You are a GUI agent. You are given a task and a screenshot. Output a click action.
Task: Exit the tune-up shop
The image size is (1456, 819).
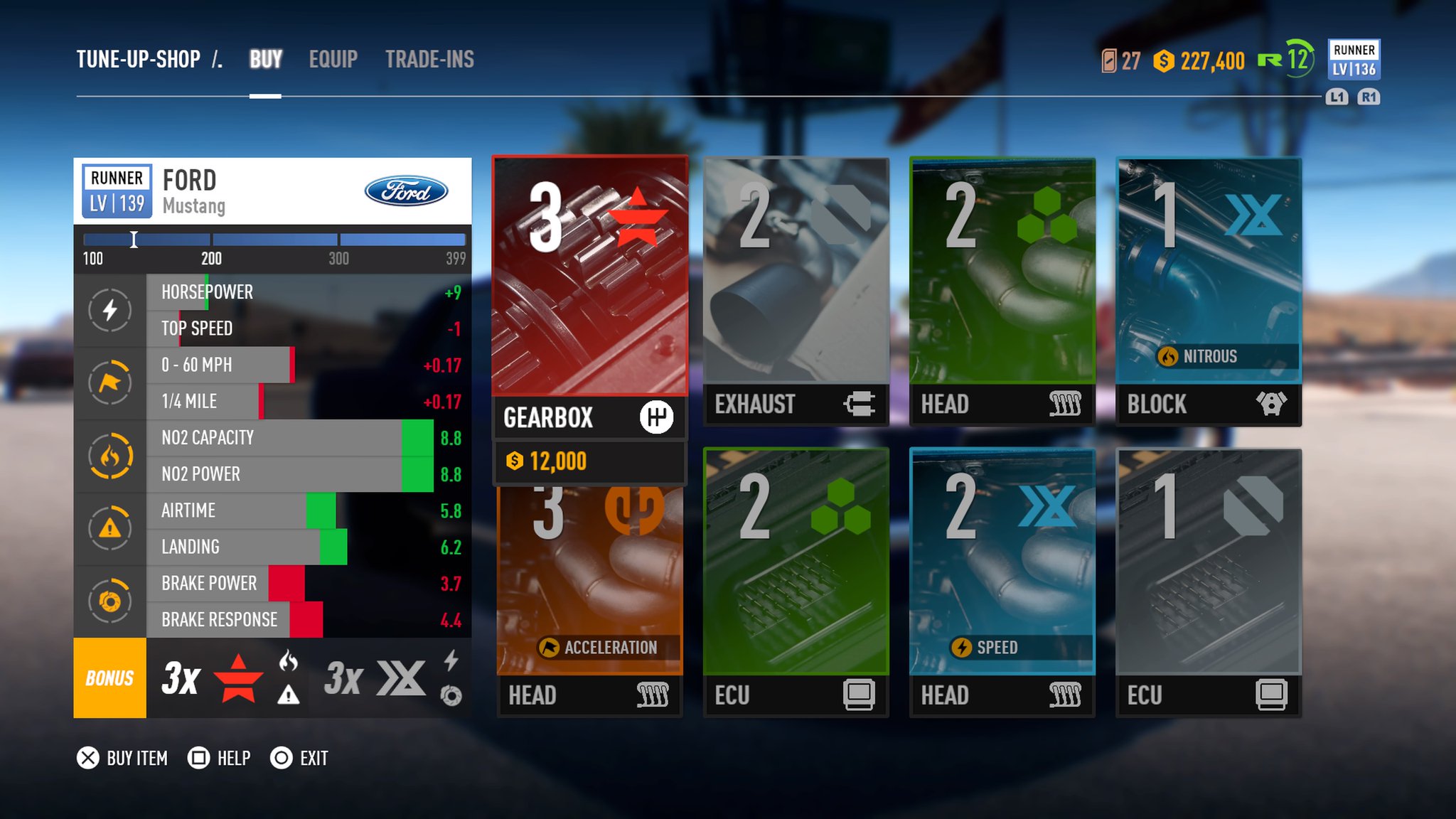coord(299,759)
